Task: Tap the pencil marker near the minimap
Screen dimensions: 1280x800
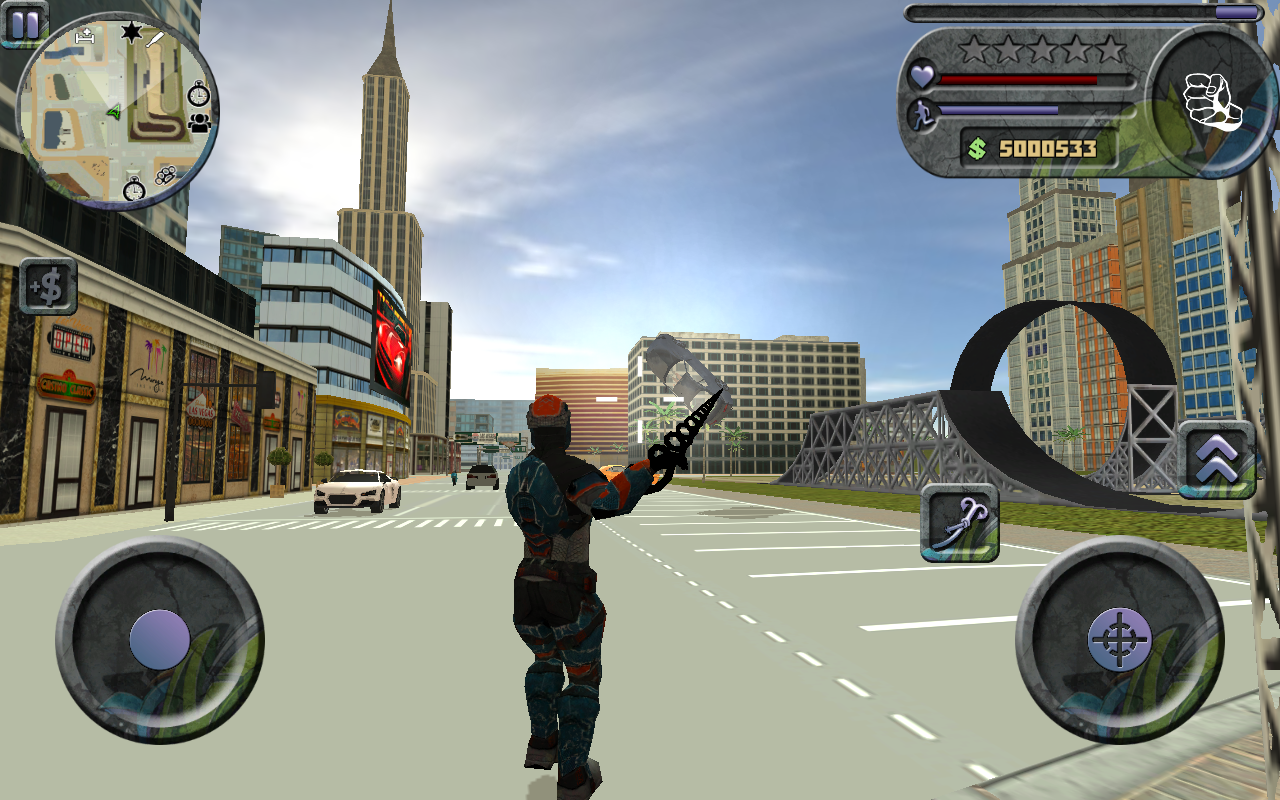Action: [x=154, y=39]
